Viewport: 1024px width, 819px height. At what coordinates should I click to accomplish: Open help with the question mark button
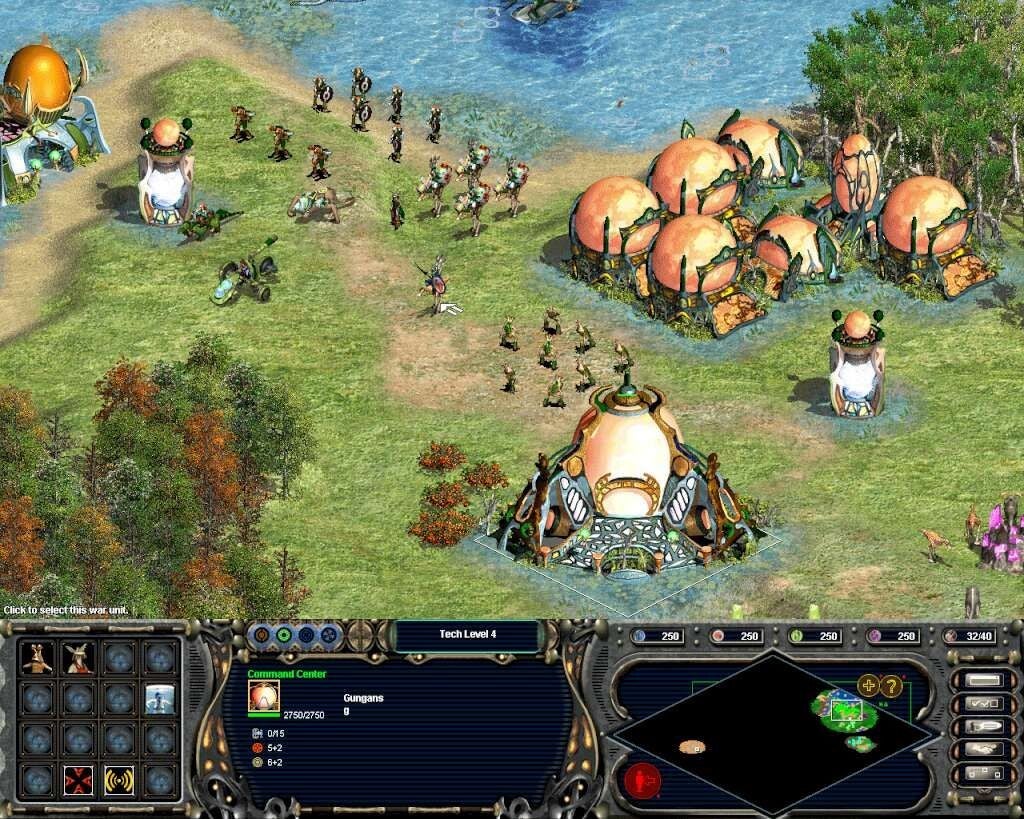890,686
